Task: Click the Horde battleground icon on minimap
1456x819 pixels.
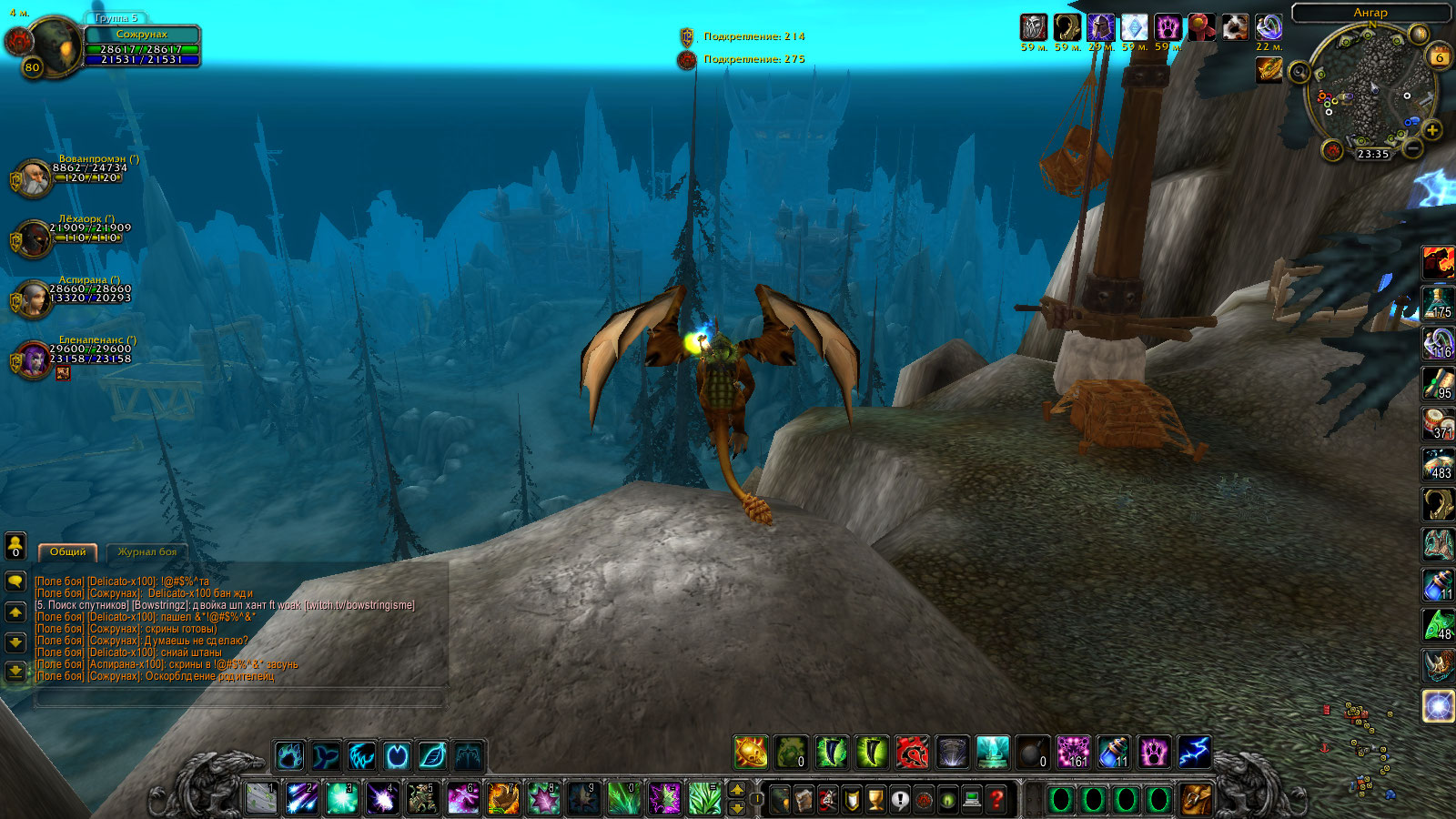Action: (x=1333, y=150)
